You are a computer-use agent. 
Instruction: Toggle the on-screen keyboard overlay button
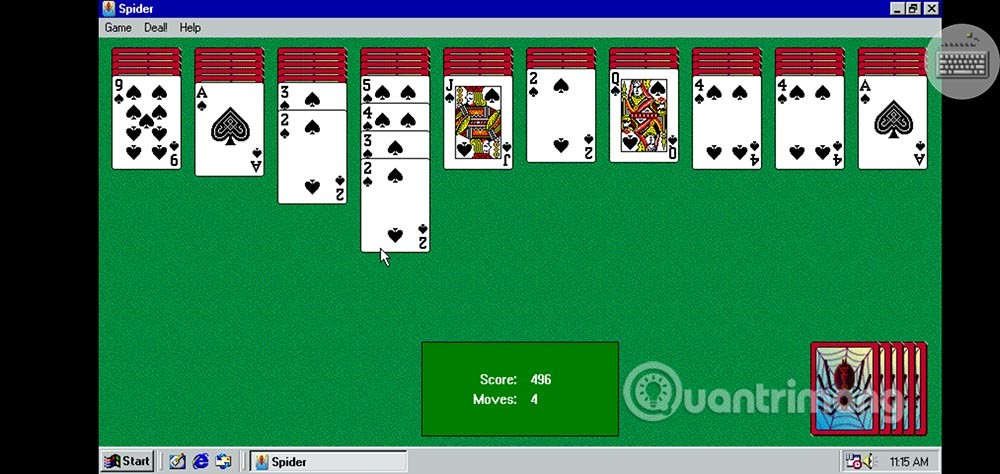963,62
